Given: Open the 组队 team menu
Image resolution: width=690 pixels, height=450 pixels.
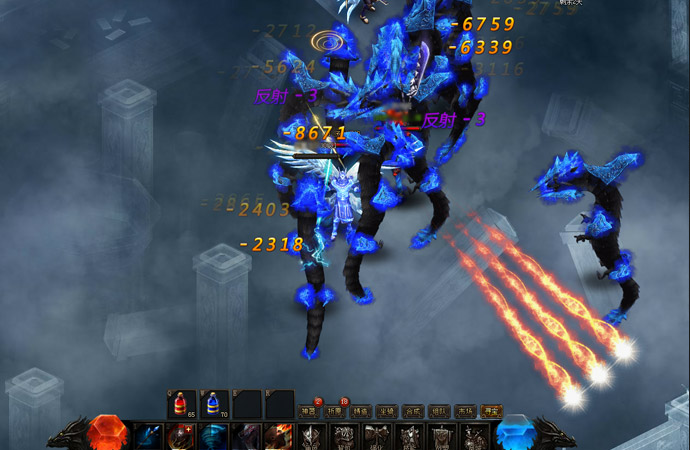Looking at the screenshot, I should coord(438,411).
